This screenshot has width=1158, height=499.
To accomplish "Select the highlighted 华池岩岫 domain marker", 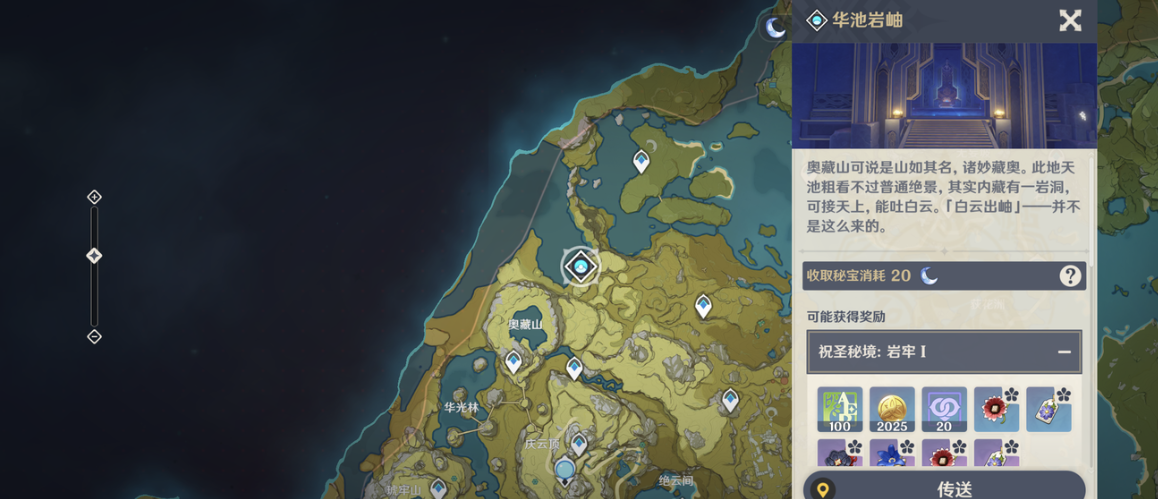I will pyautogui.click(x=580, y=266).
